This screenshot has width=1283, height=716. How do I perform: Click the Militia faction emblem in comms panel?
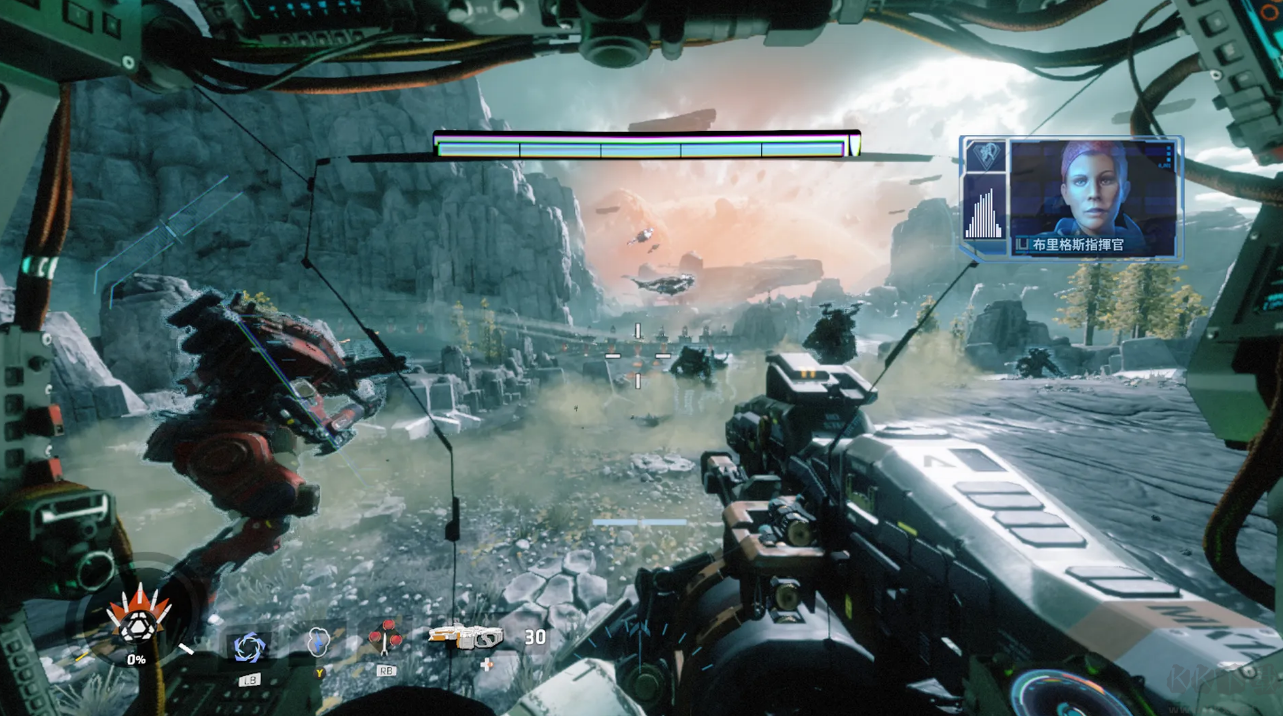(984, 157)
